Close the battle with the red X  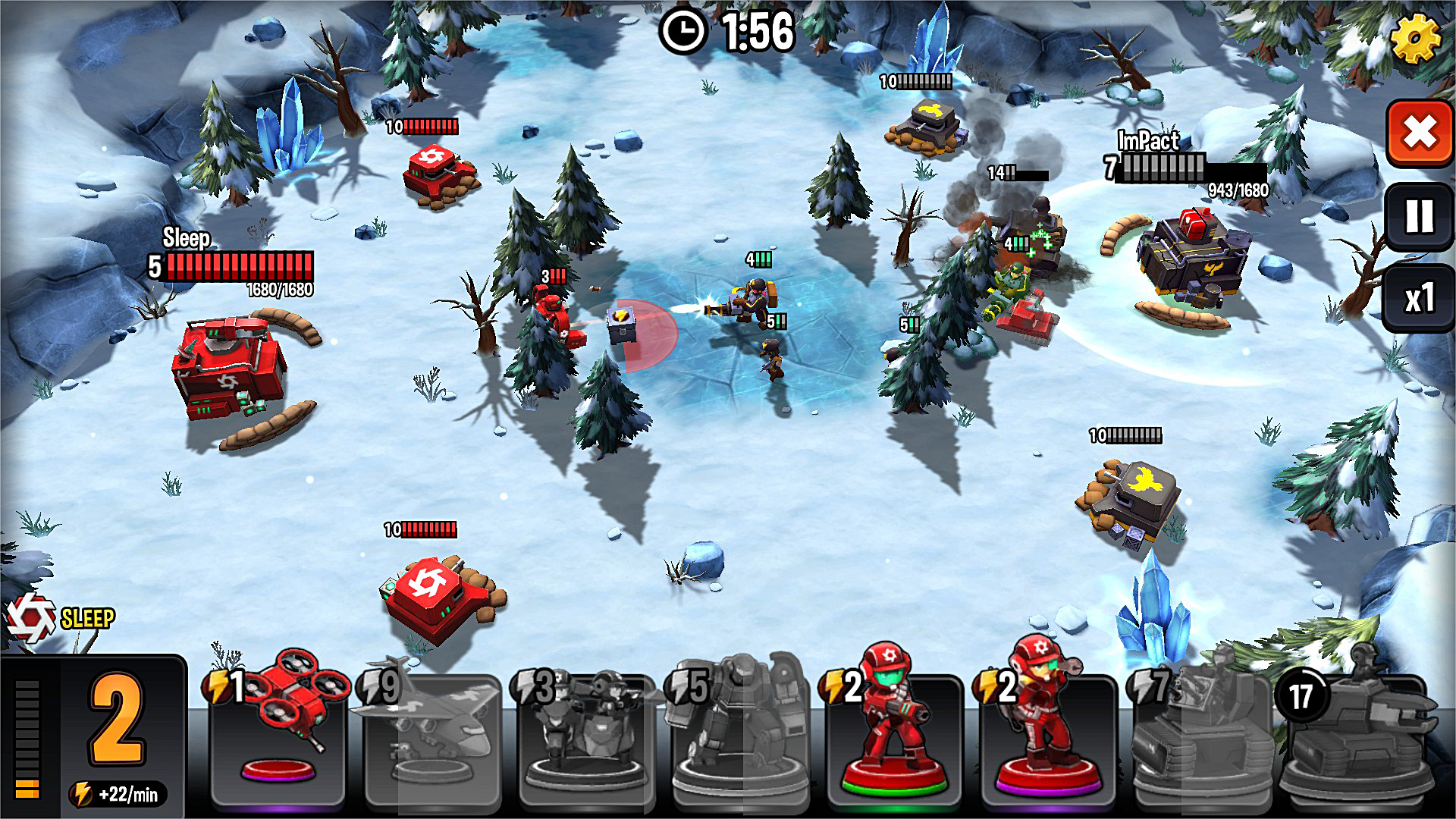click(1419, 134)
